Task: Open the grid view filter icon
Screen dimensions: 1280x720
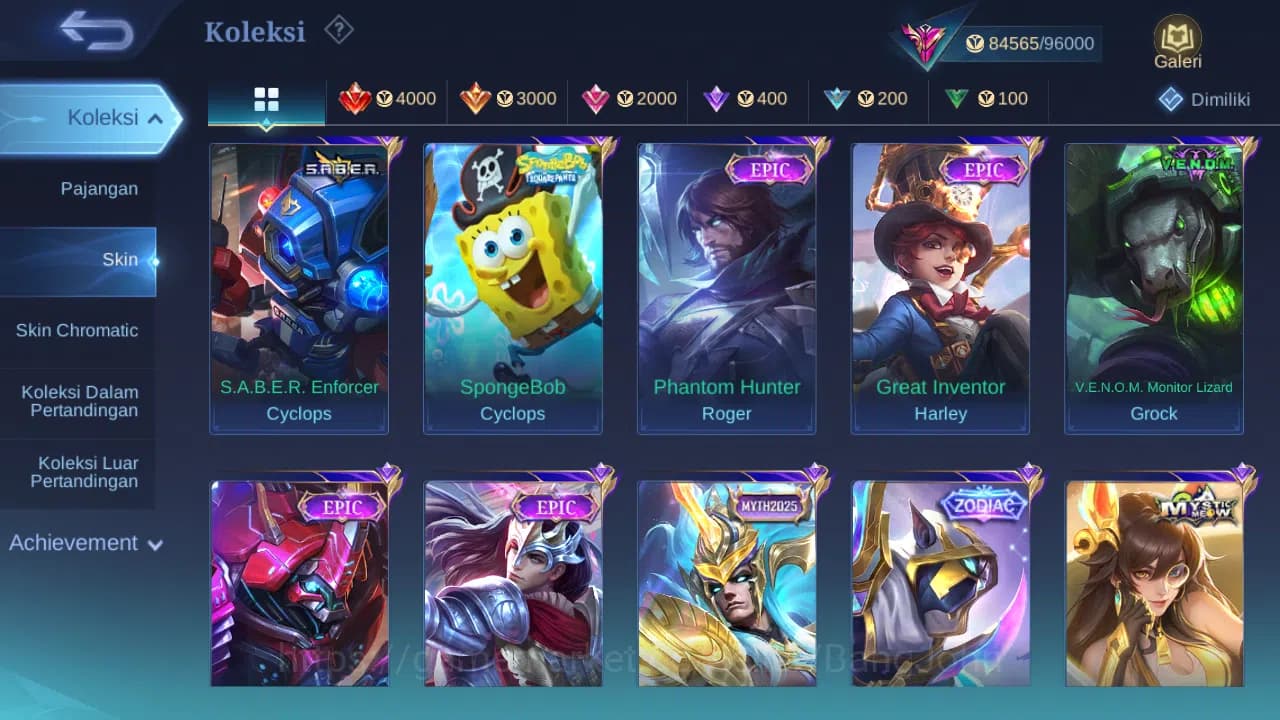Action: (x=265, y=100)
